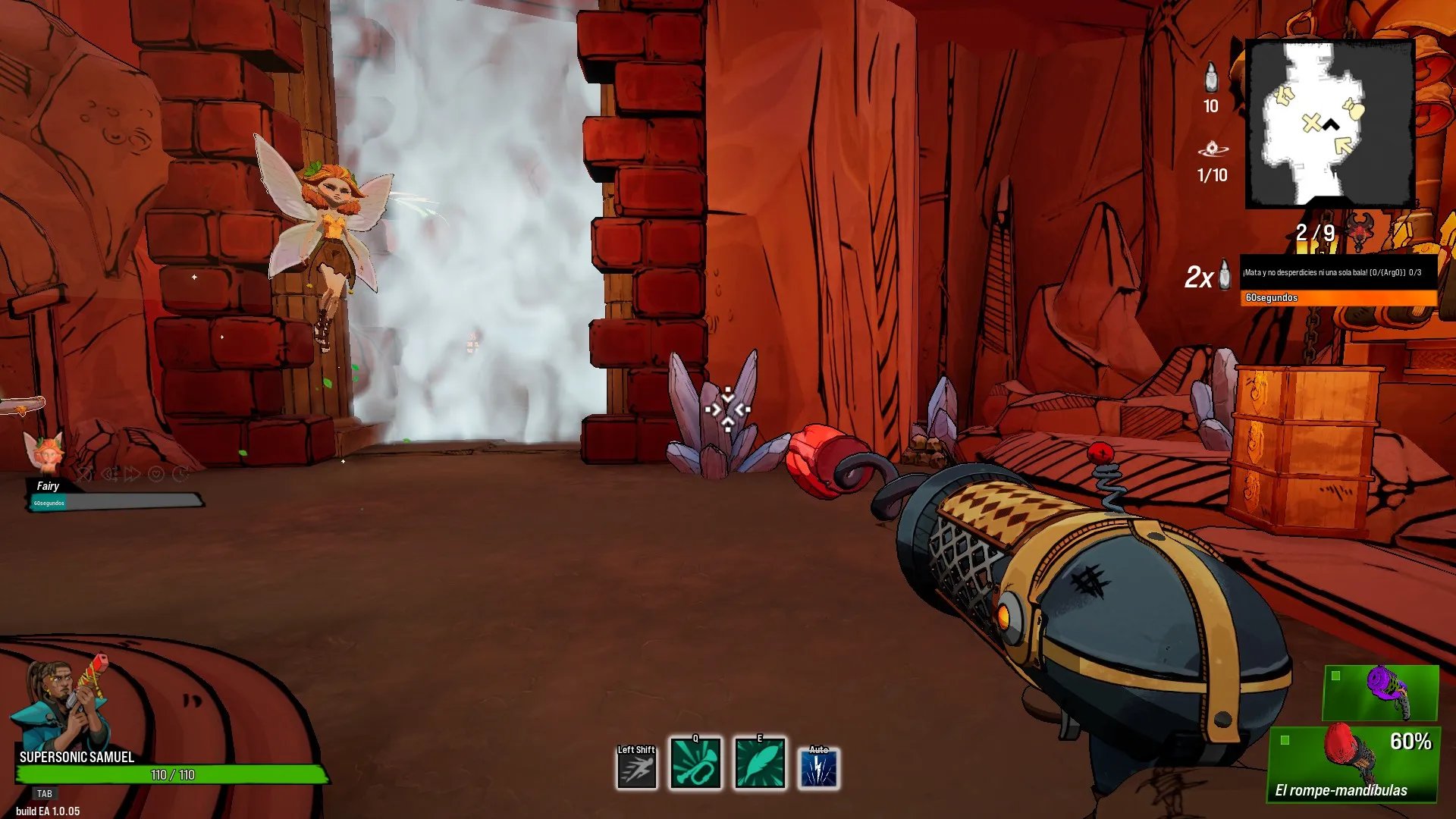Click the bullet currency icon

coord(1211,77)
